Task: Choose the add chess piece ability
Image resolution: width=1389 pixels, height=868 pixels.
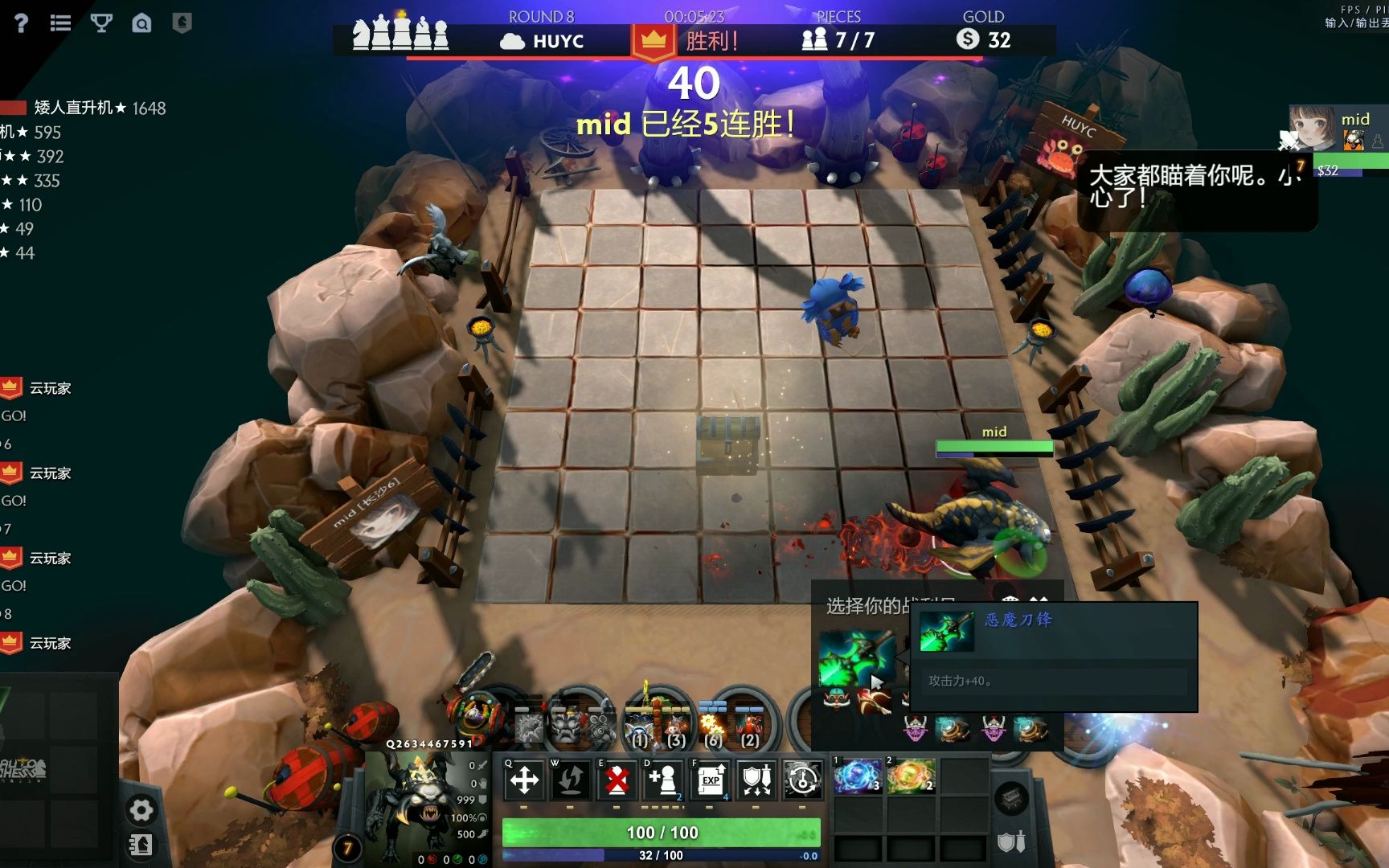Action: [664, 780]
